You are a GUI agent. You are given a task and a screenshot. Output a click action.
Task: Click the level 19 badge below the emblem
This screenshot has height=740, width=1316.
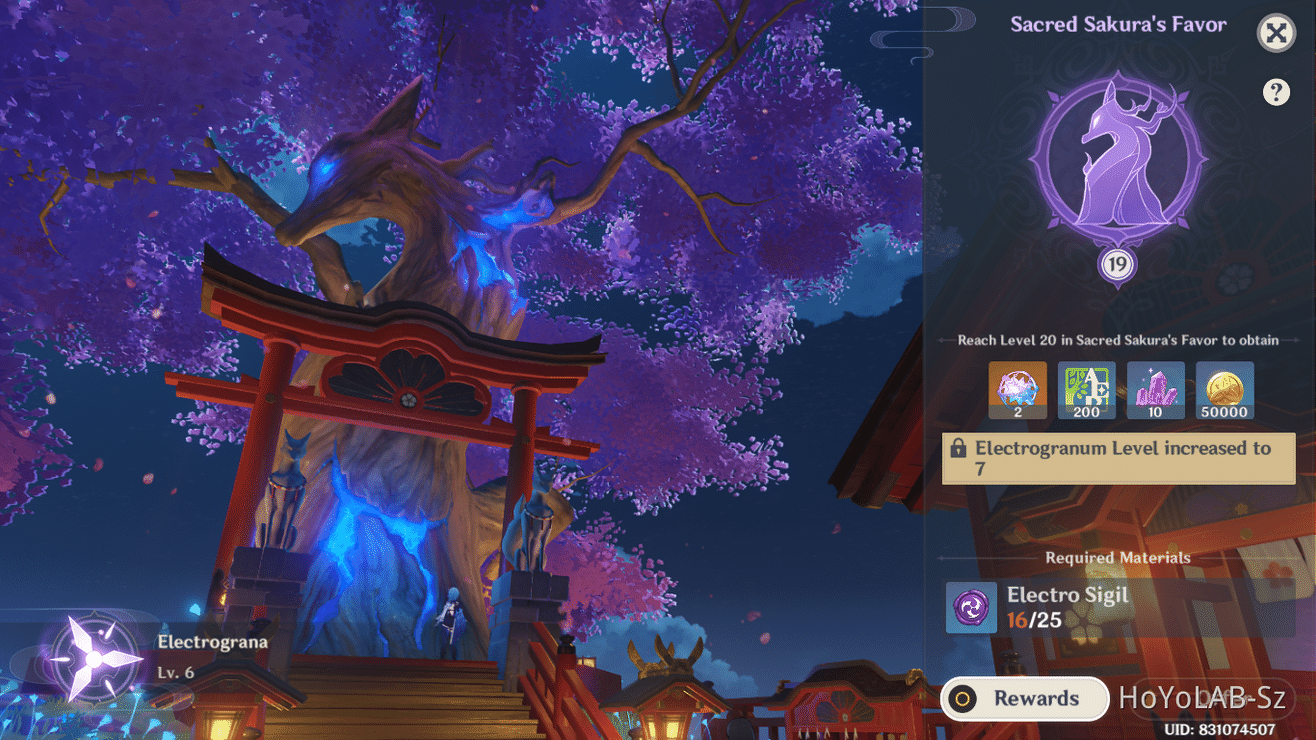1117,264
